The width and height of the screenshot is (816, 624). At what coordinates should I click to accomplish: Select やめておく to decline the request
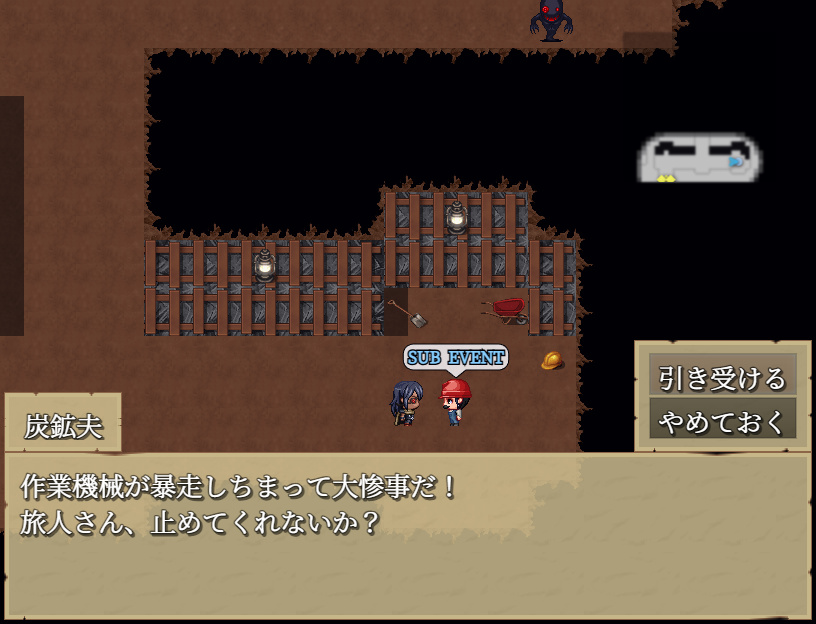(722, 420)
